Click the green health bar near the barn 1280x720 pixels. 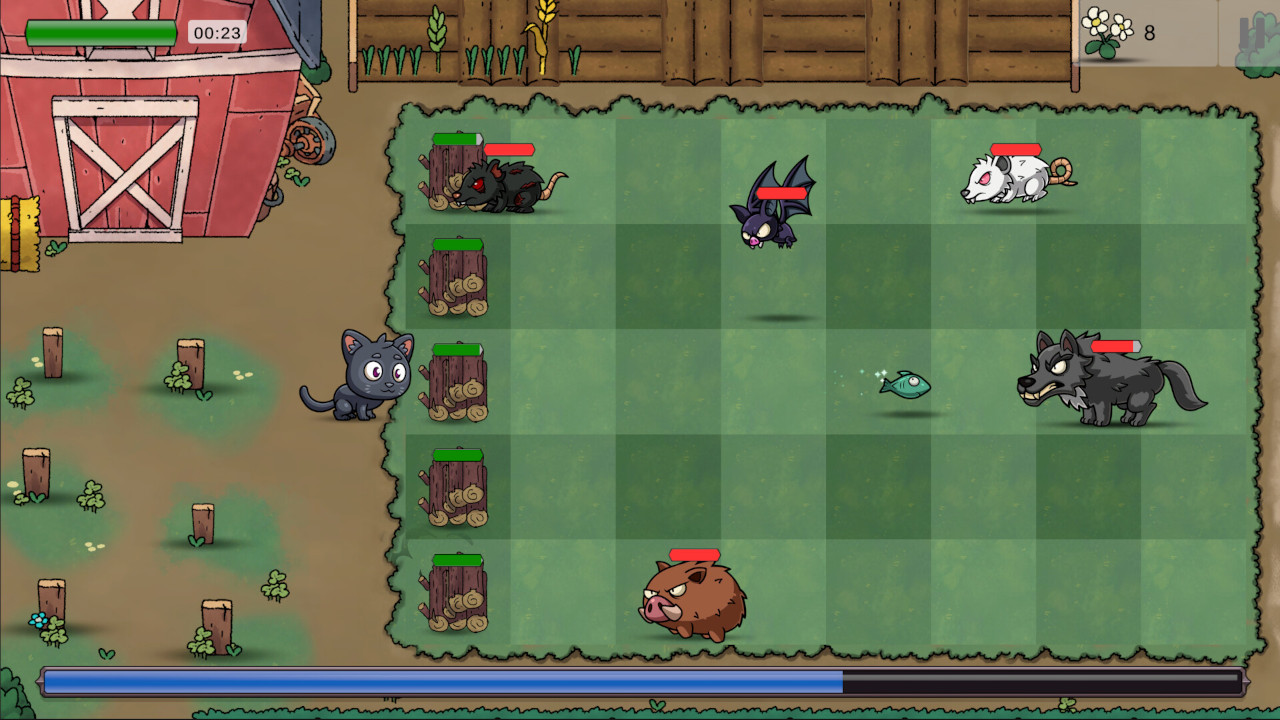tap(100, 31)
